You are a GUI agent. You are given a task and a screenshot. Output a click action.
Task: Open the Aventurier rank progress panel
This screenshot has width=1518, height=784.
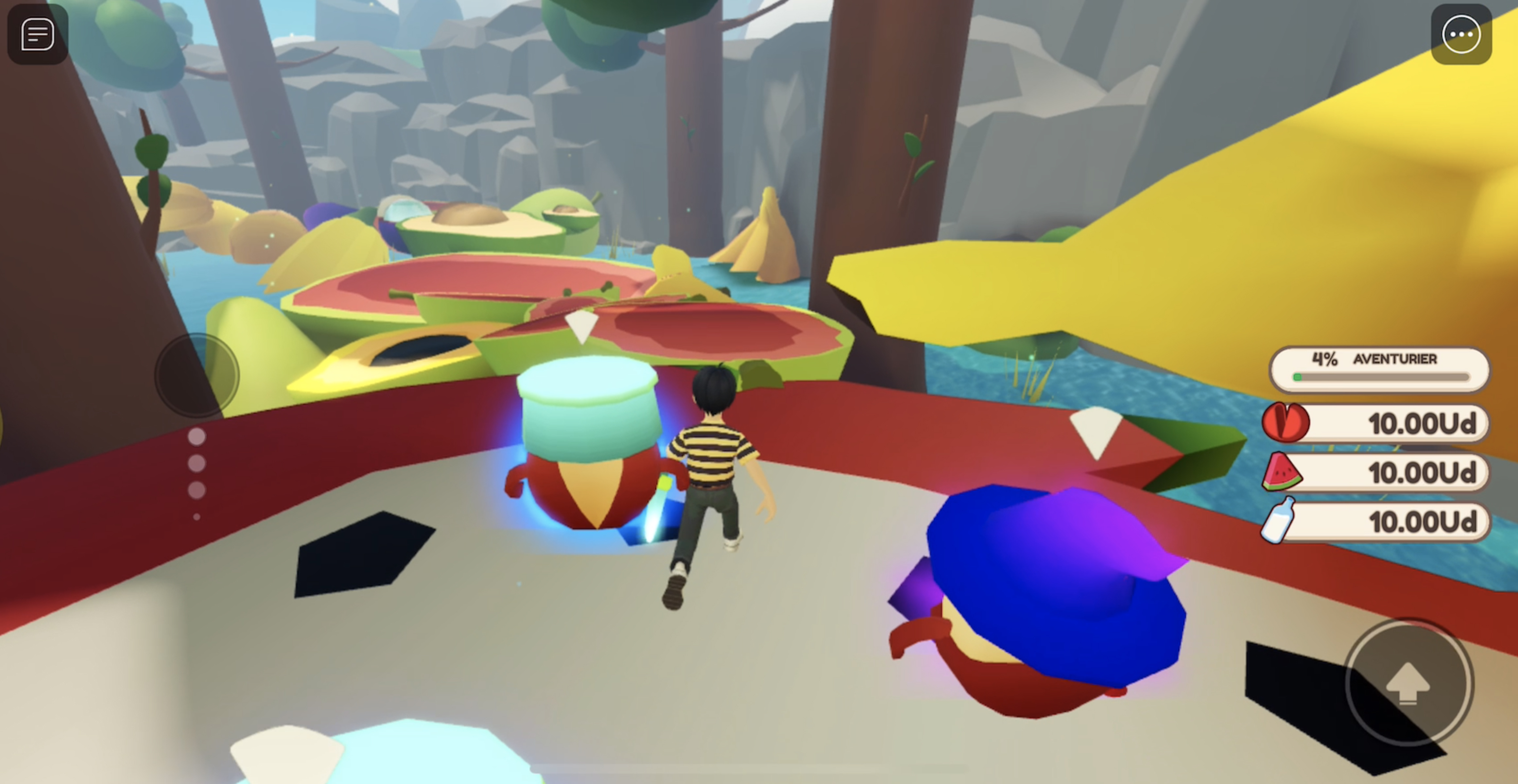click(1379, 369)
